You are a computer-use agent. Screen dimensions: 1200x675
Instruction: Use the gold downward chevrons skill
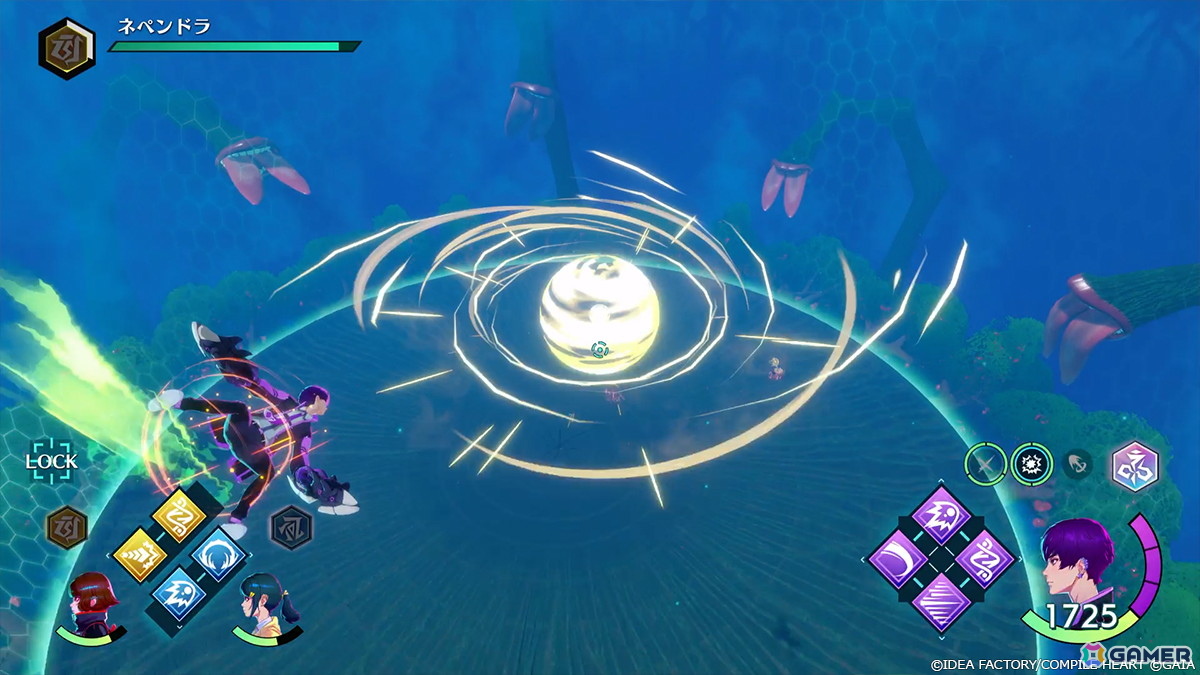139,553
